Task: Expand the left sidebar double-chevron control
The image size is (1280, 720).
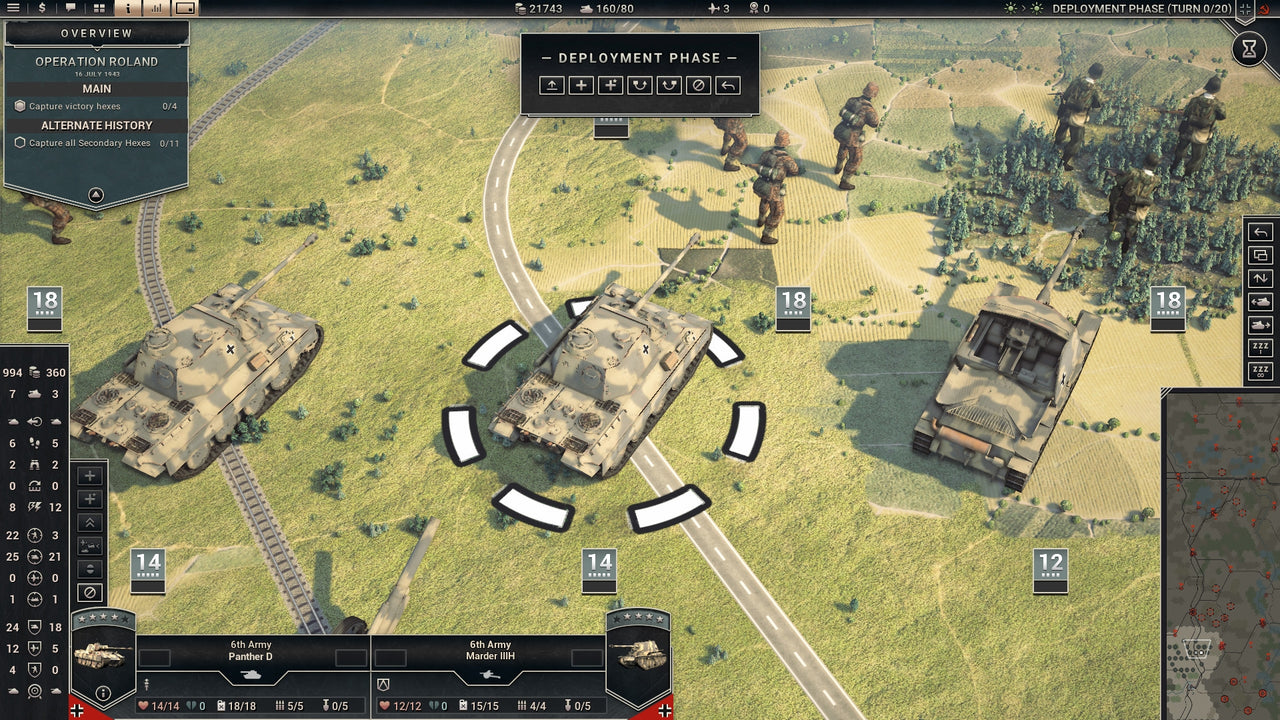Action: tap(89, 522)
